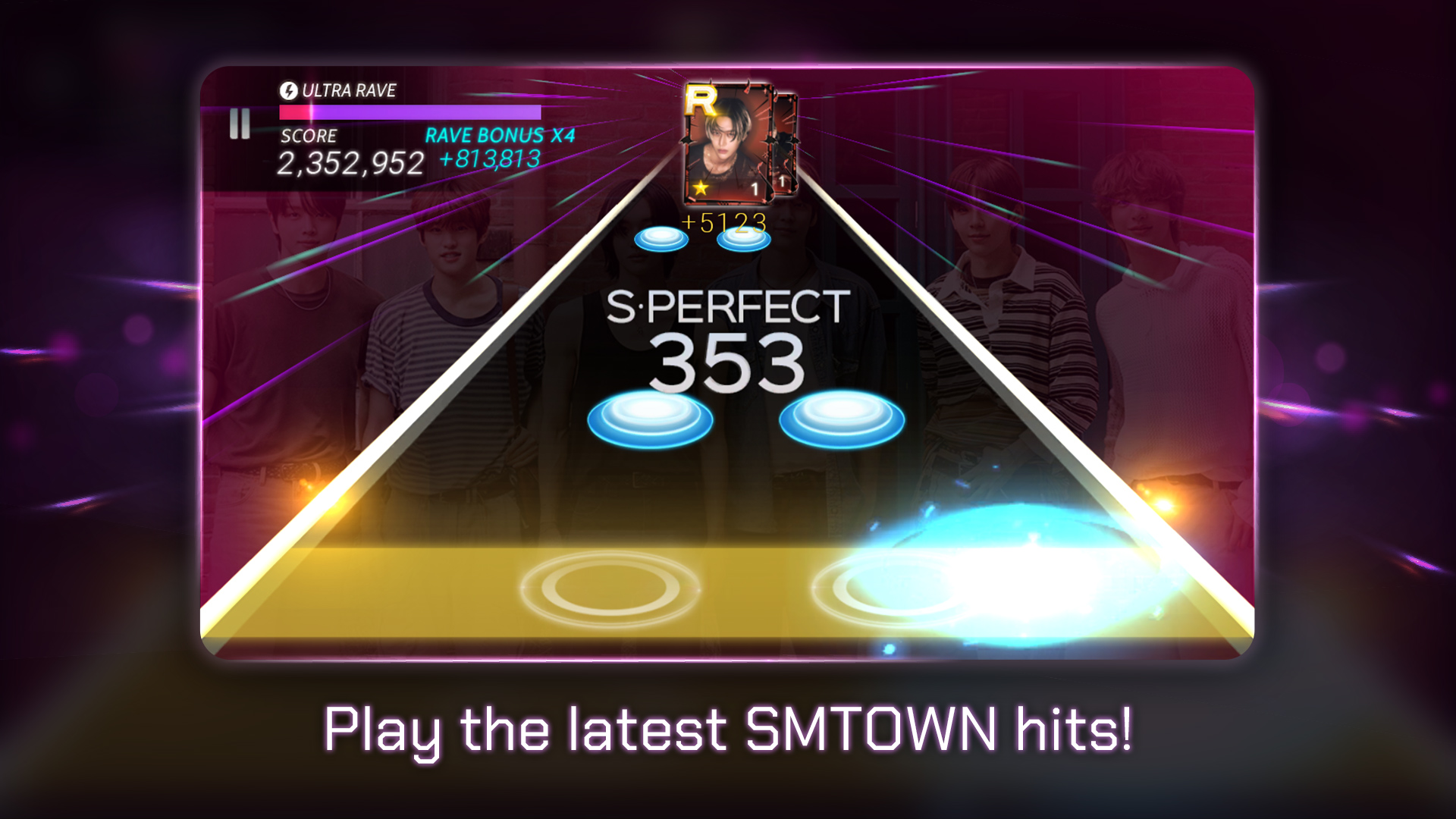This screenshot has height=819, width=1456.
Task: Click the S·PERFECT judgment text
Action: [x=728, y=306]
